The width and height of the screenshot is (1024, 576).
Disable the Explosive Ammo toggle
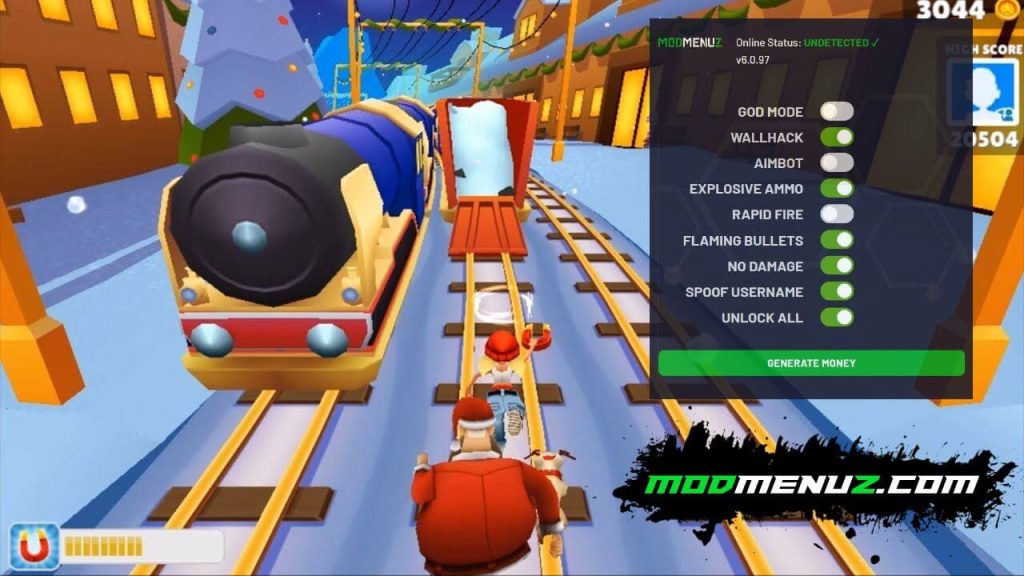837,188
